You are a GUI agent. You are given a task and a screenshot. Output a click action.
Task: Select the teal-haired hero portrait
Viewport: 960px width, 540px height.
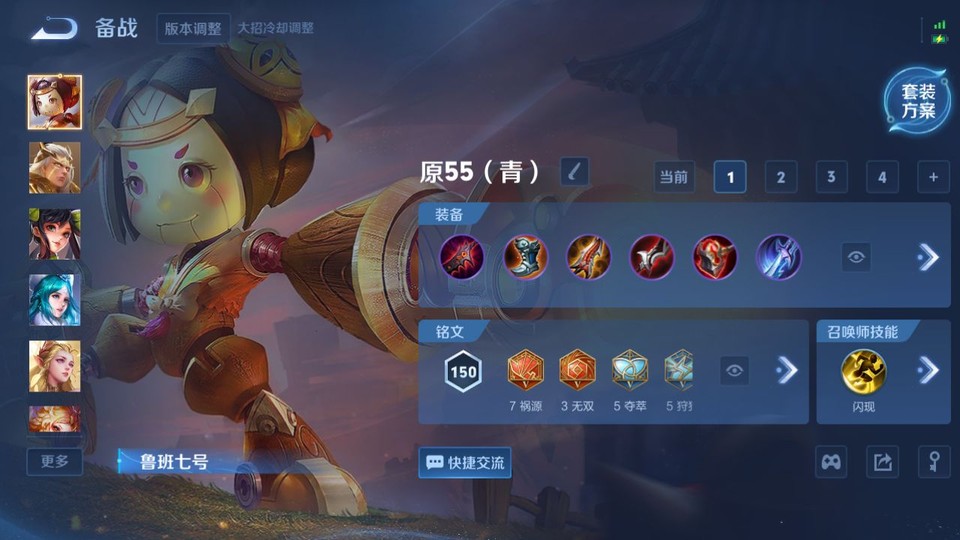pos(54,299)
